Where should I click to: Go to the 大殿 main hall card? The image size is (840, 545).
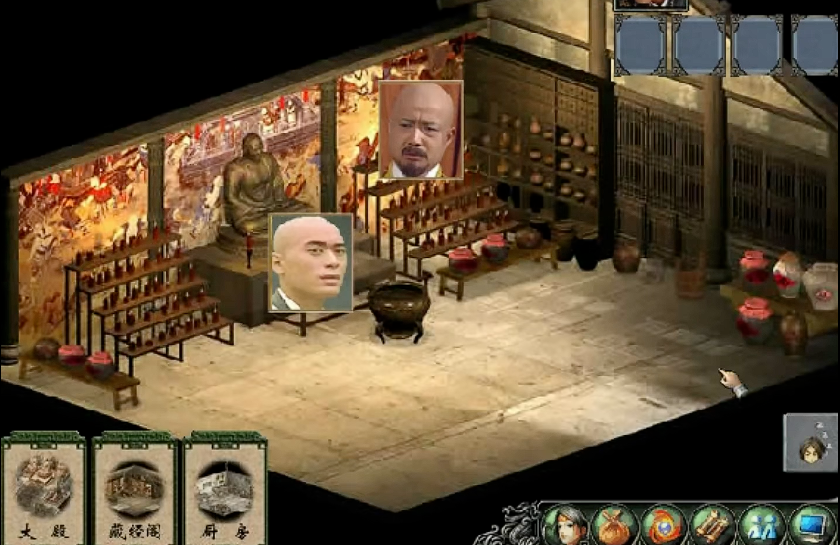coord(43,490)
